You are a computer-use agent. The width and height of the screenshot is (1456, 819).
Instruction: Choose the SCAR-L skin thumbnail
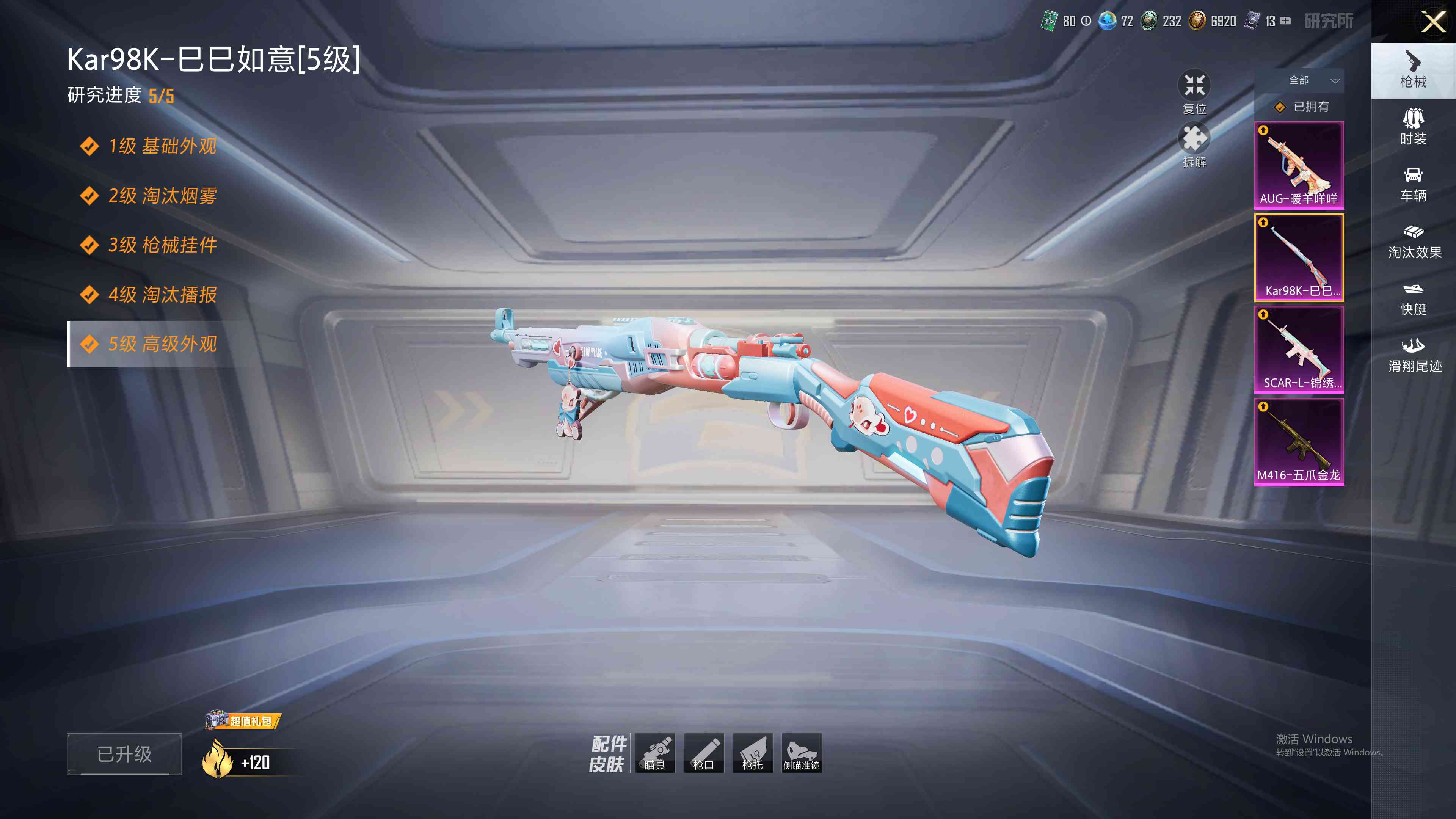click(1299, 349)
